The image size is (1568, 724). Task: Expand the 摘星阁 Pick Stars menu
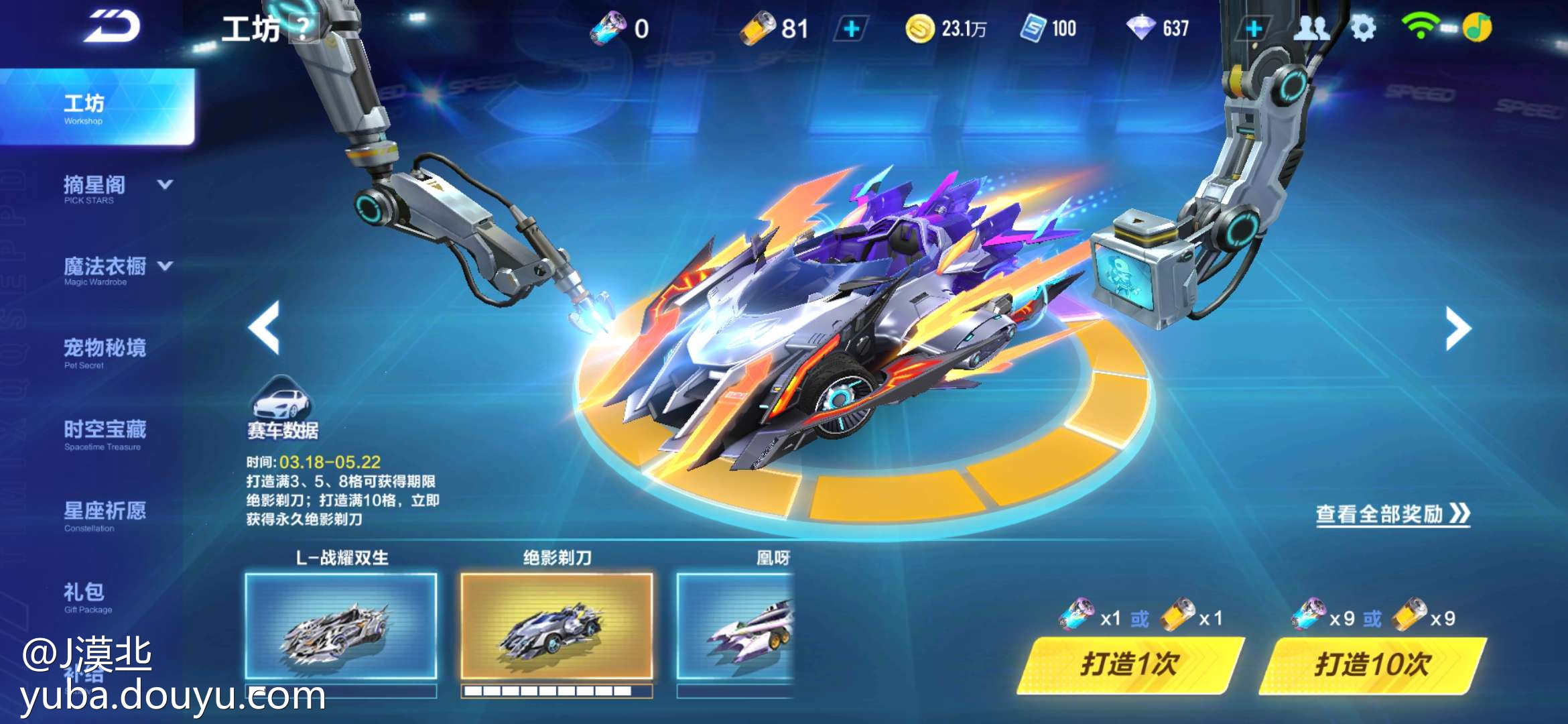pyautogui.click(x=166, y=184)
